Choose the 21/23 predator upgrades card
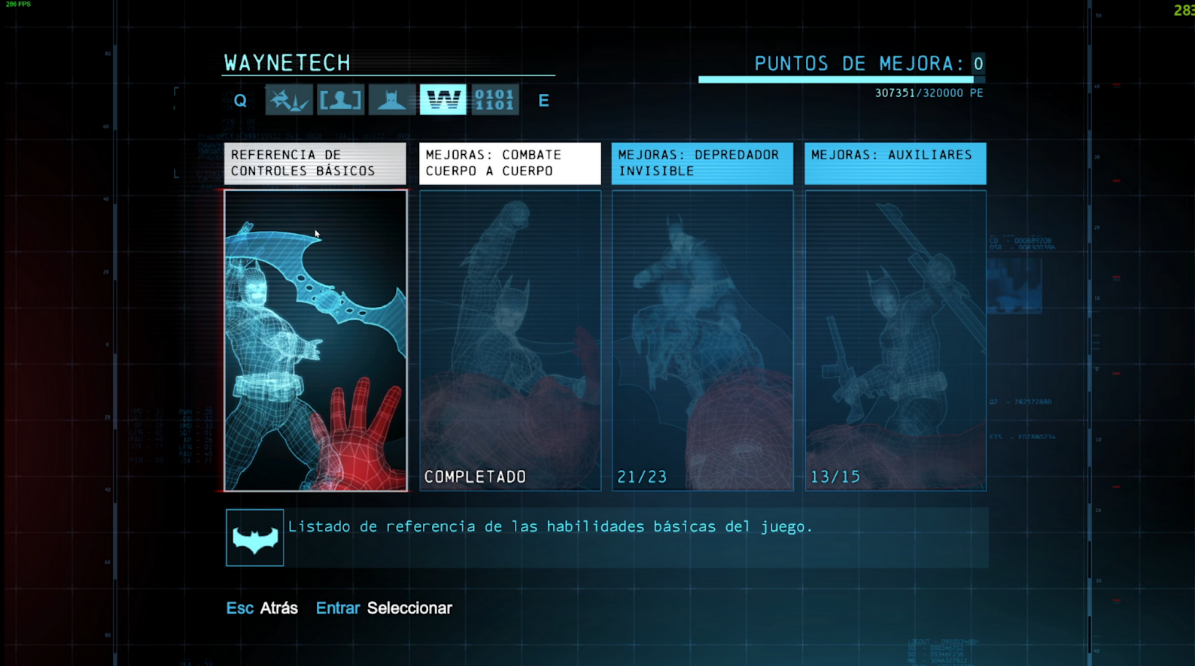The image size is (1195, 666). coord(702,340)
